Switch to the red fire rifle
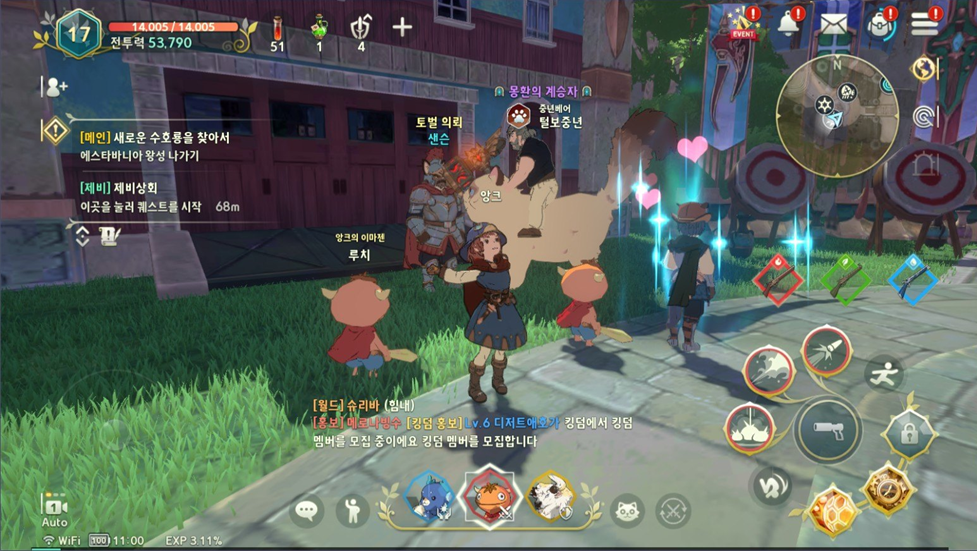The image size is (977, 551). [x=778, y=280]
